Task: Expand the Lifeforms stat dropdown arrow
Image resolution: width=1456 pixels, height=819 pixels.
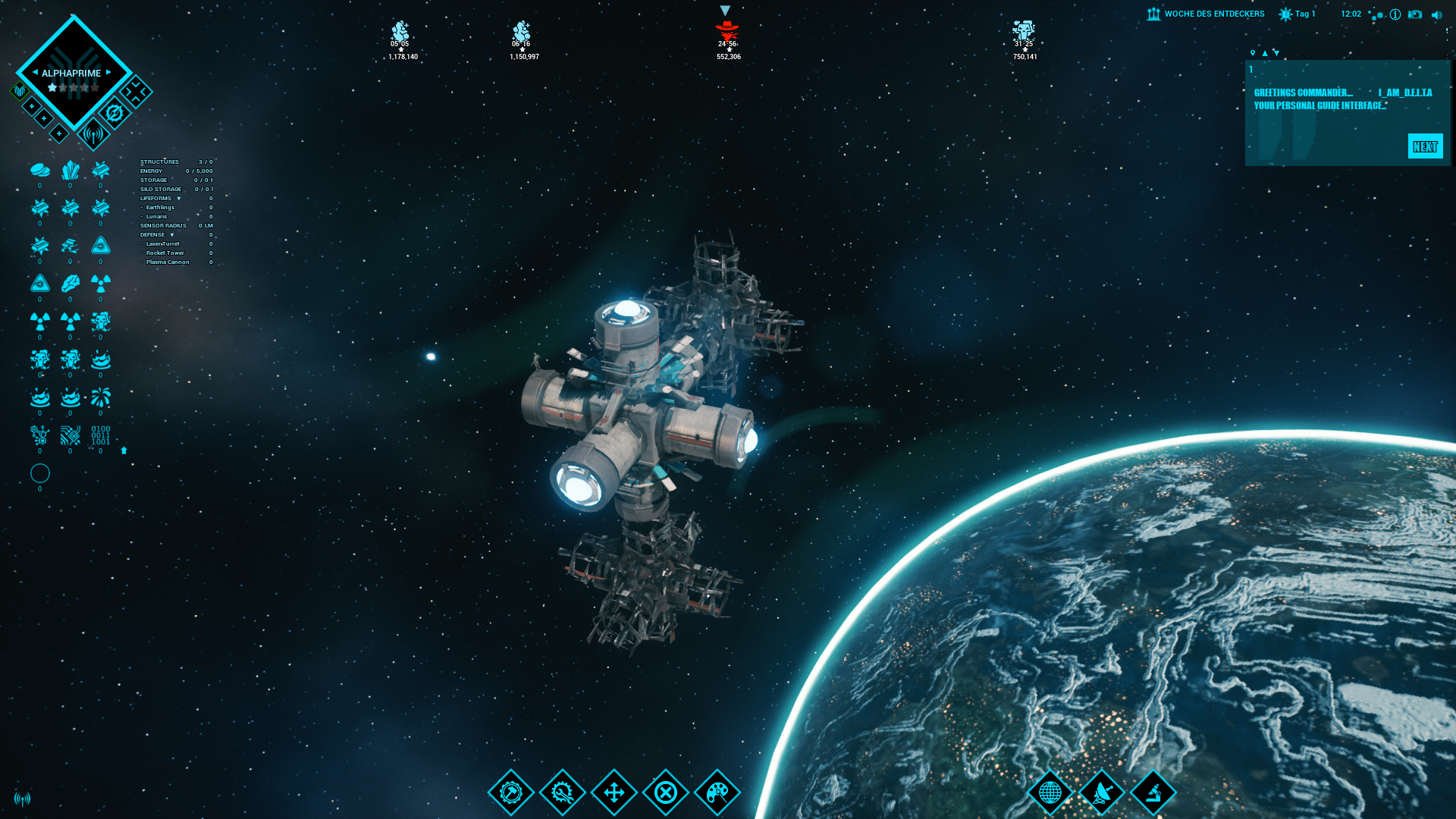Action: click(x=179, y=199)
